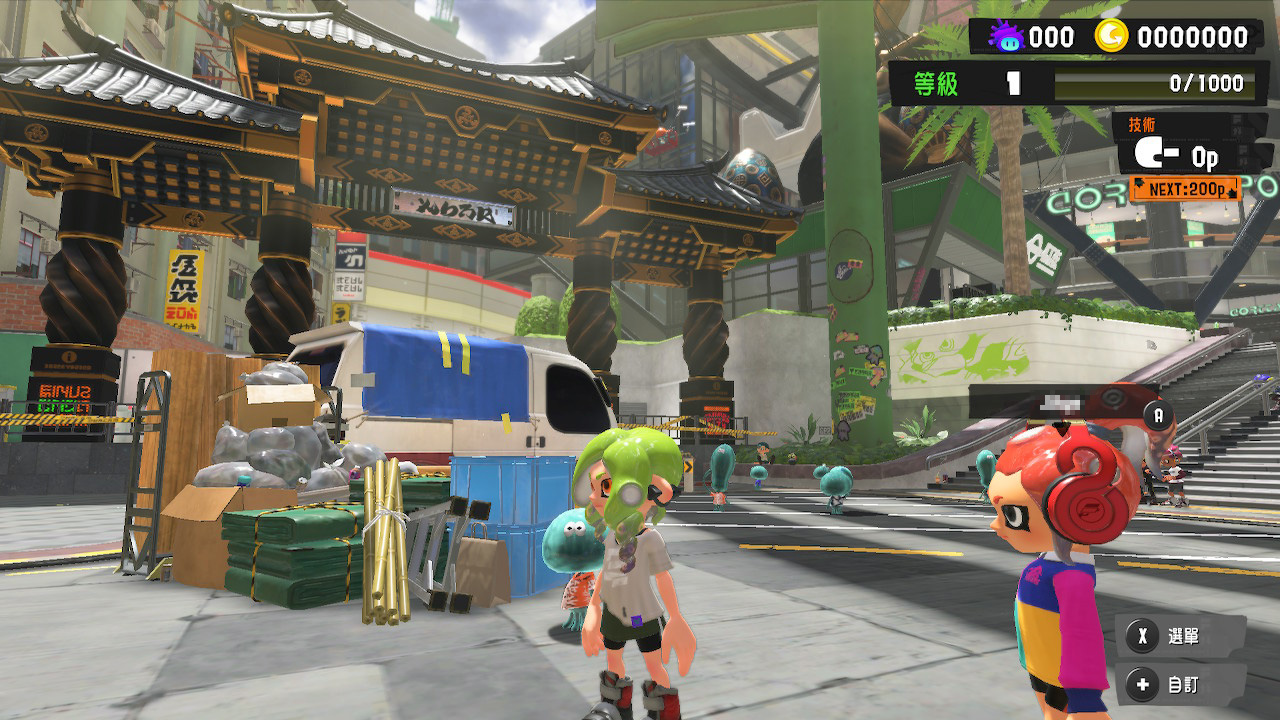
Task: Open the 自訂 customize option
Action: click(x=1169, y=685)
